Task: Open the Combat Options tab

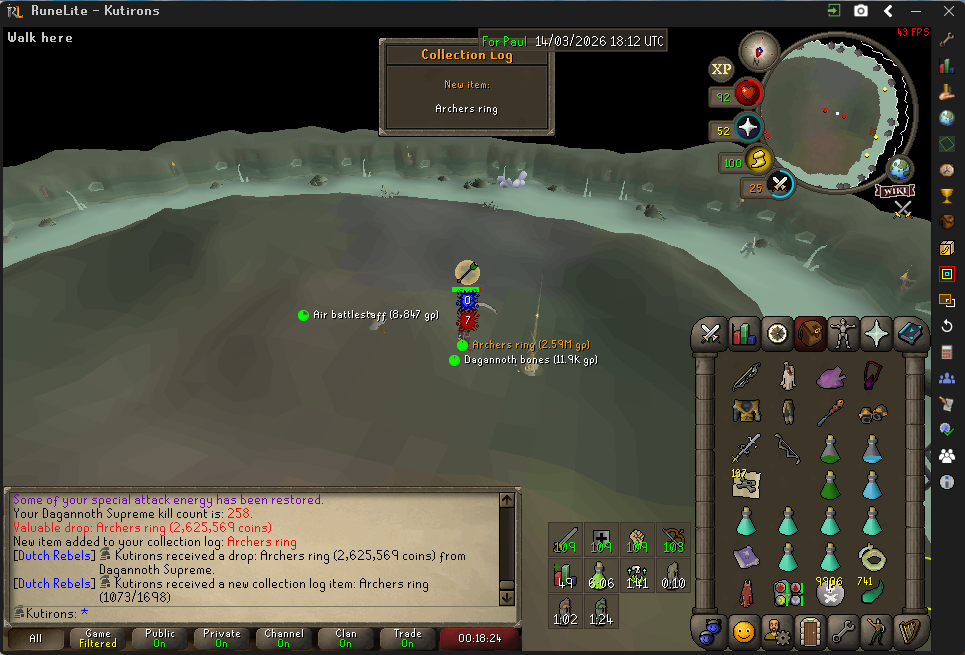Action: click(x=711, y=333)
